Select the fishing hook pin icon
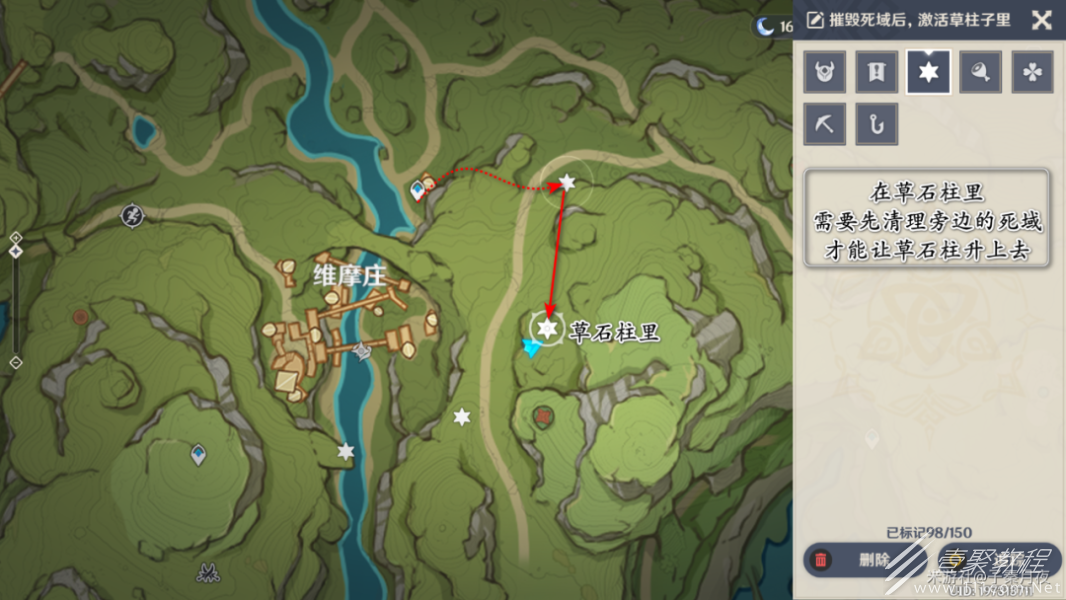Image resolution: width=1066 pixels, height=600 pixels. [877, 125]
